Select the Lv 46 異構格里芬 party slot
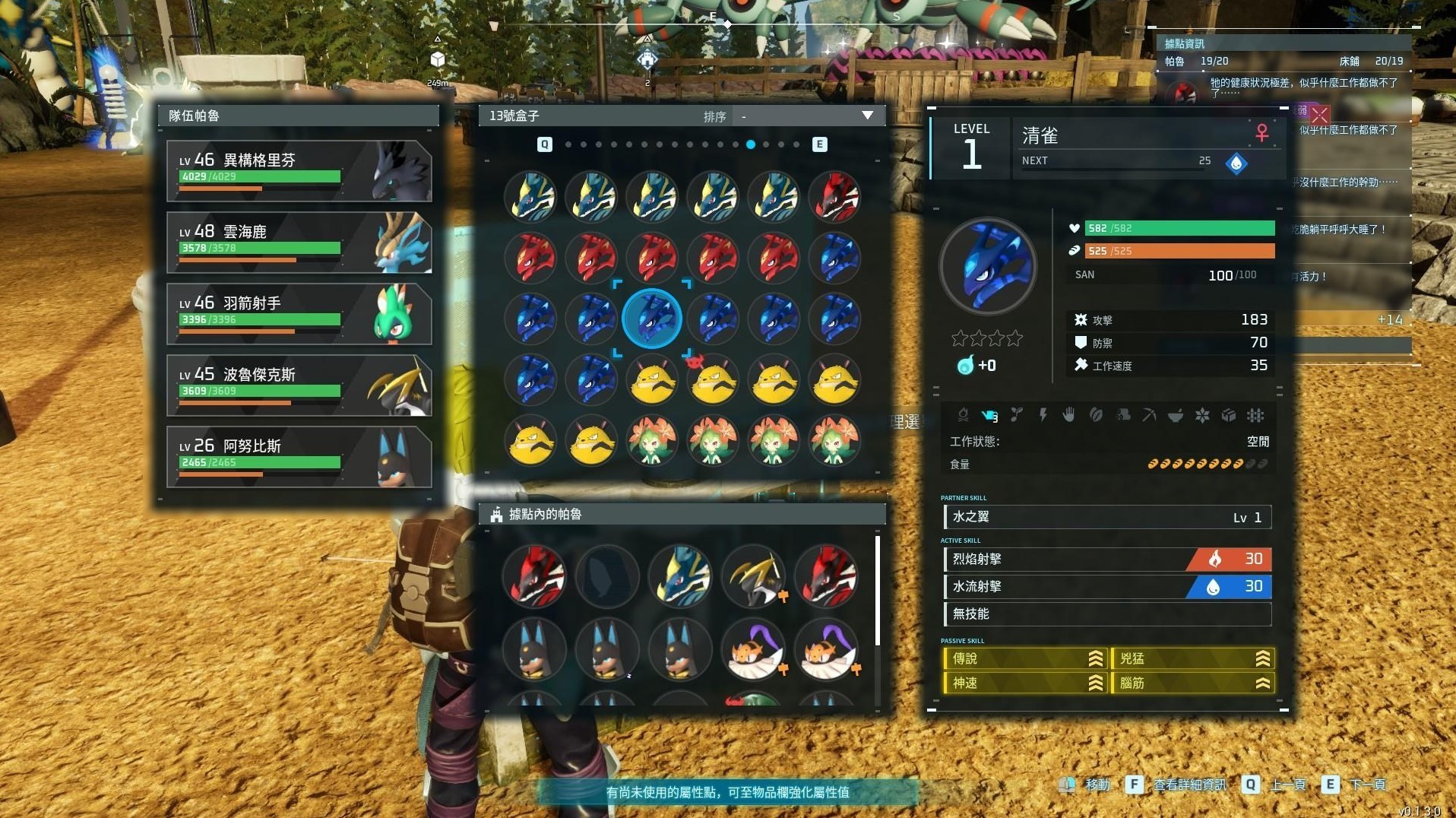Viewport: 1456px width, 818px height. coord(299,171)
